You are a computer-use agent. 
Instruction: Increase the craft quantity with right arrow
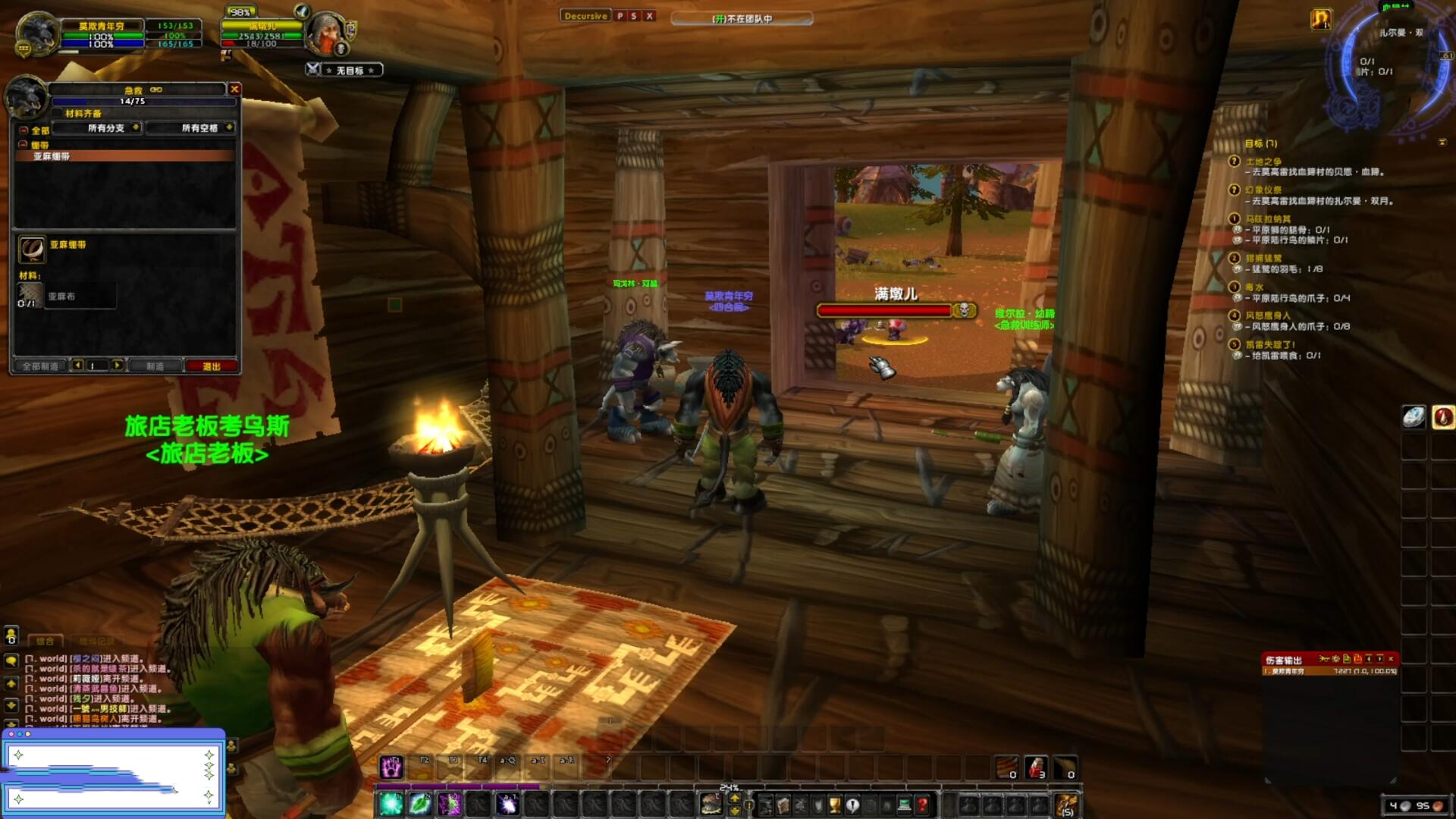click(x=117, y=366)
